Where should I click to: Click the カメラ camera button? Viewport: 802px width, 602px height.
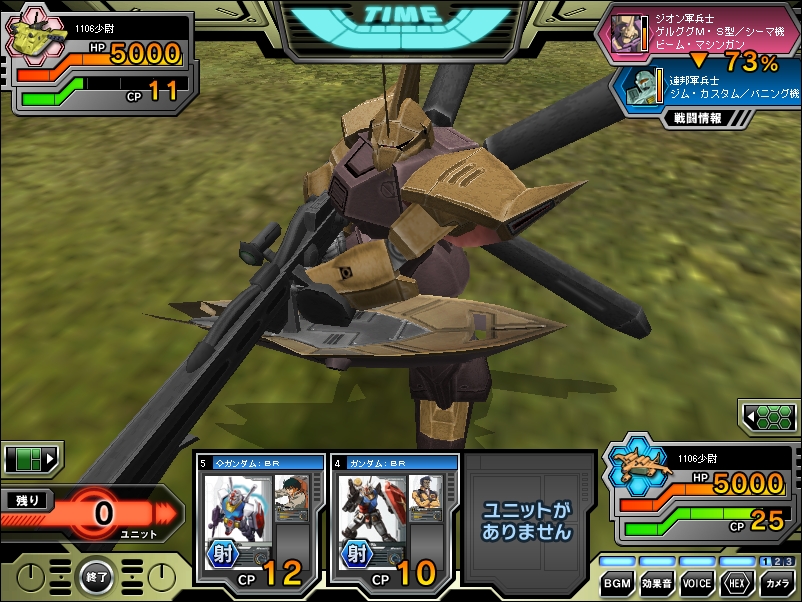point(775,583)
